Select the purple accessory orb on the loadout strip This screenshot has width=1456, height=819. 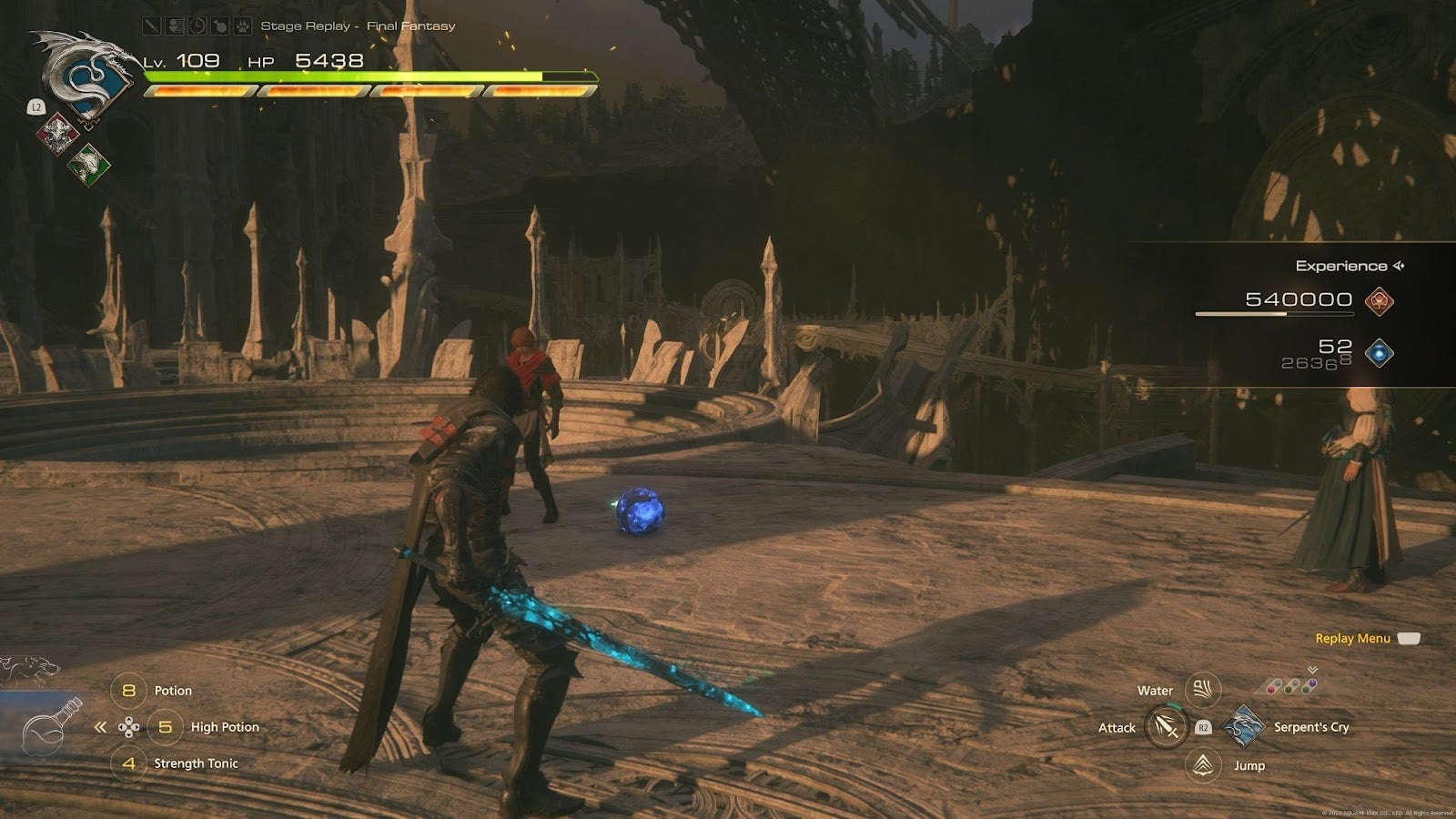tap(1312, 682)
